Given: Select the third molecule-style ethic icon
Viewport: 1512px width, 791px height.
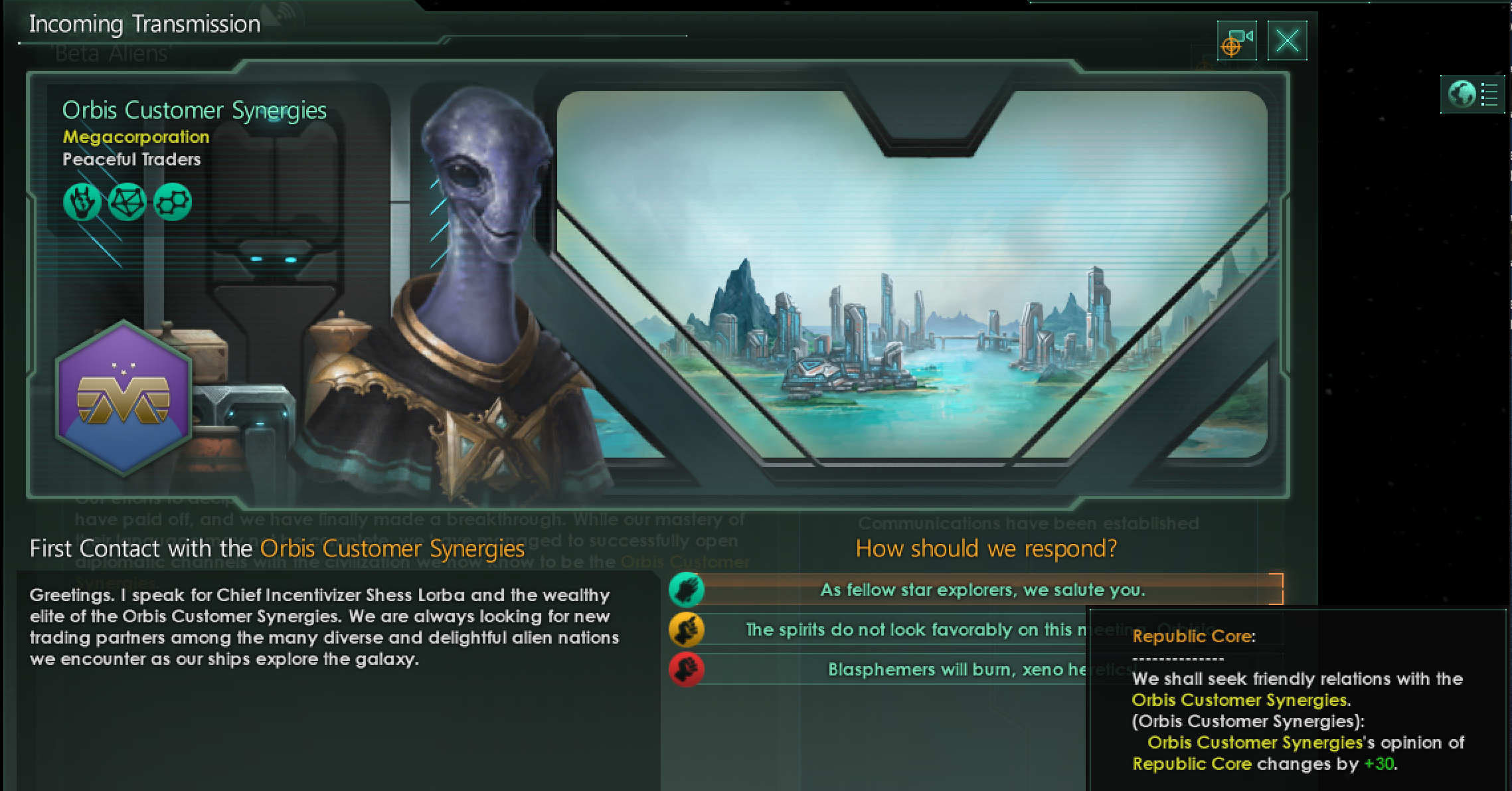Looking at the screenshot, I should [x=172, y=201].
